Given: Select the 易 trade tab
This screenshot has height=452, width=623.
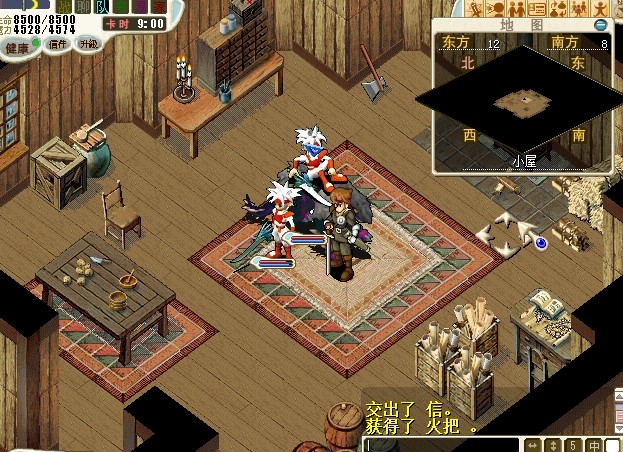Looking at the screenshot, I should click(138, 6).
